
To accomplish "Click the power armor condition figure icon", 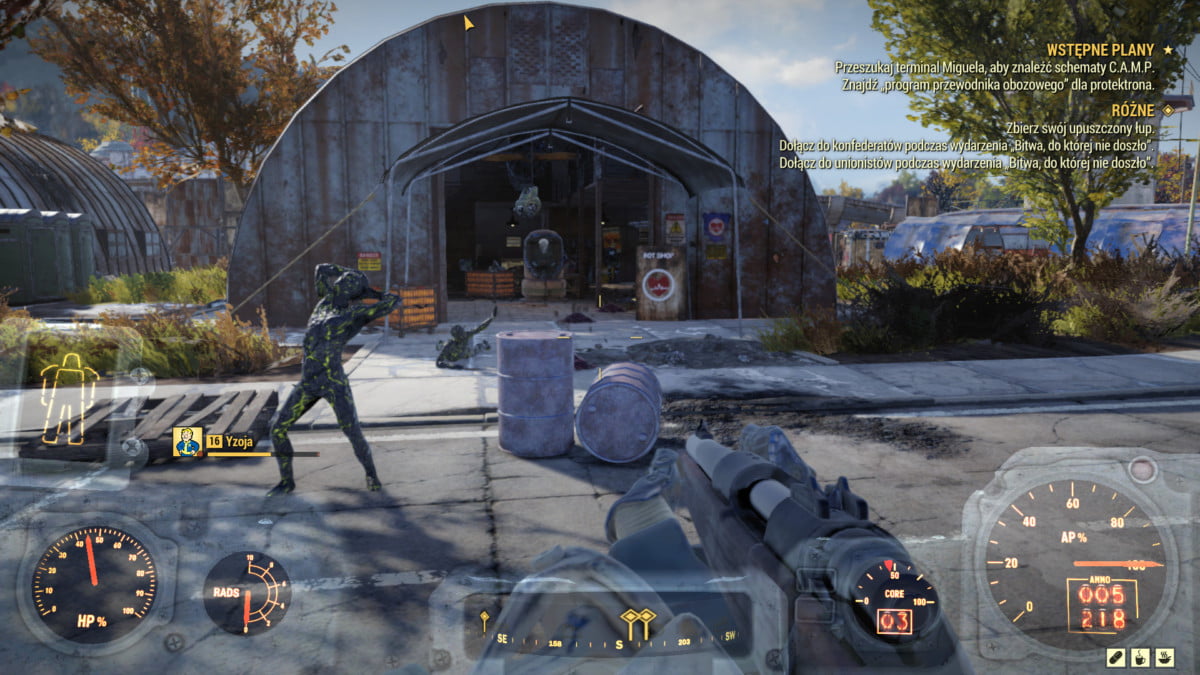I will (x=69, y=397).
